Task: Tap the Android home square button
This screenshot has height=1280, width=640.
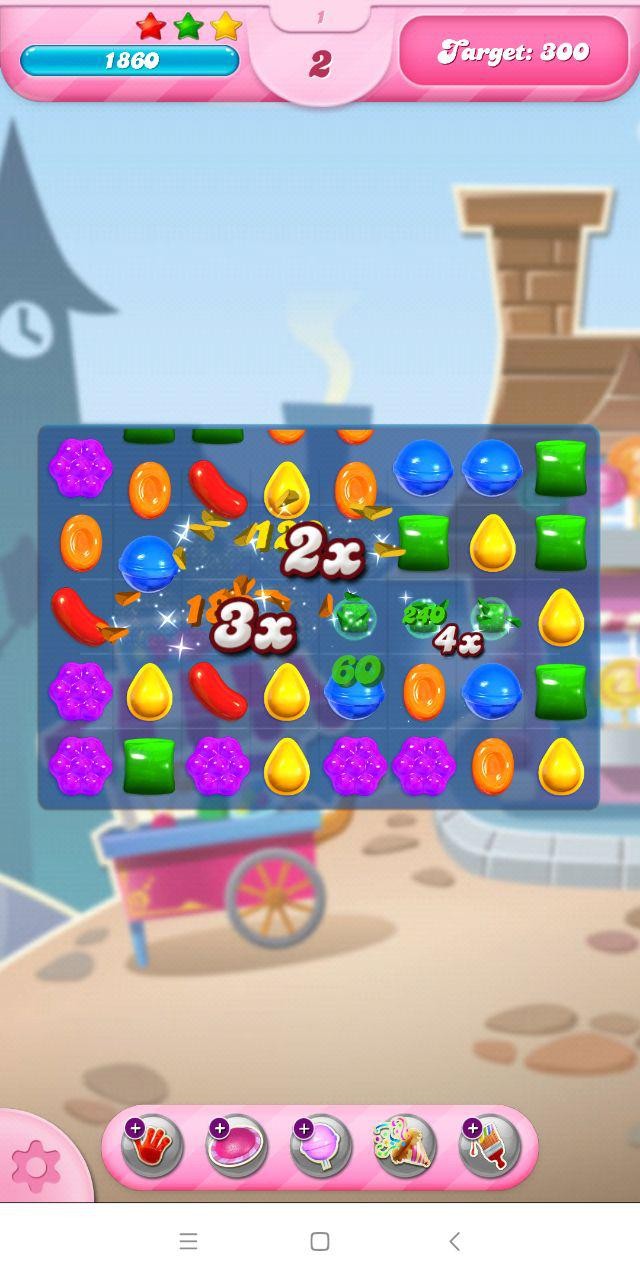Action: tap(320, 1241)
